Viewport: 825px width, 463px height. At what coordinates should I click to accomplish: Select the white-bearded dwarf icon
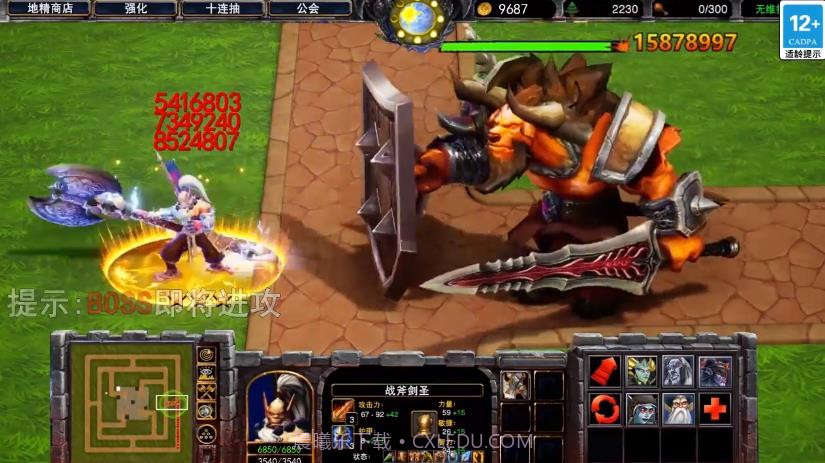[x=678, y=408]
